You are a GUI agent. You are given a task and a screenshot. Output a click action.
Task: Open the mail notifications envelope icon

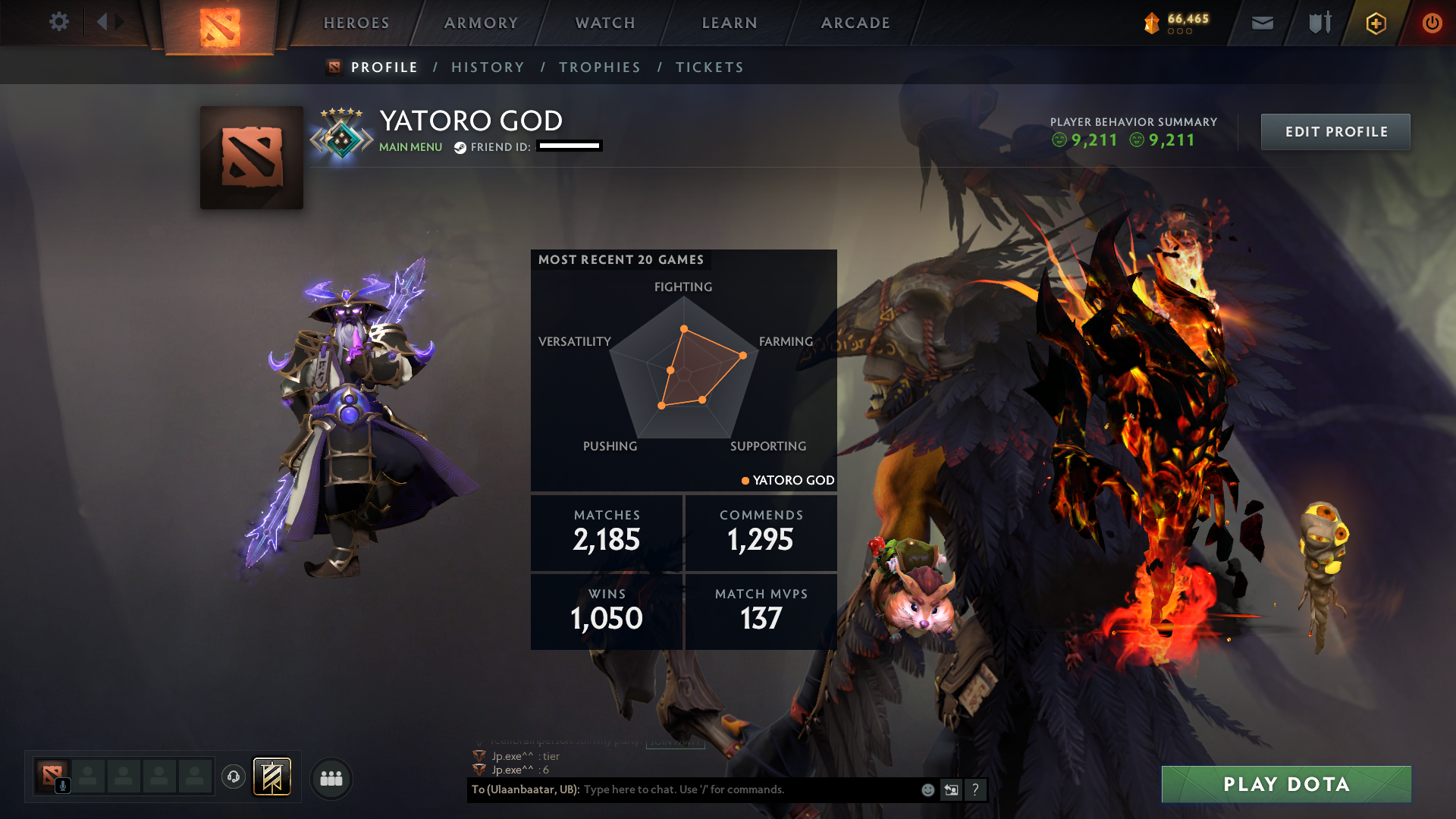pyautogui.click(x=1262, y=23)
